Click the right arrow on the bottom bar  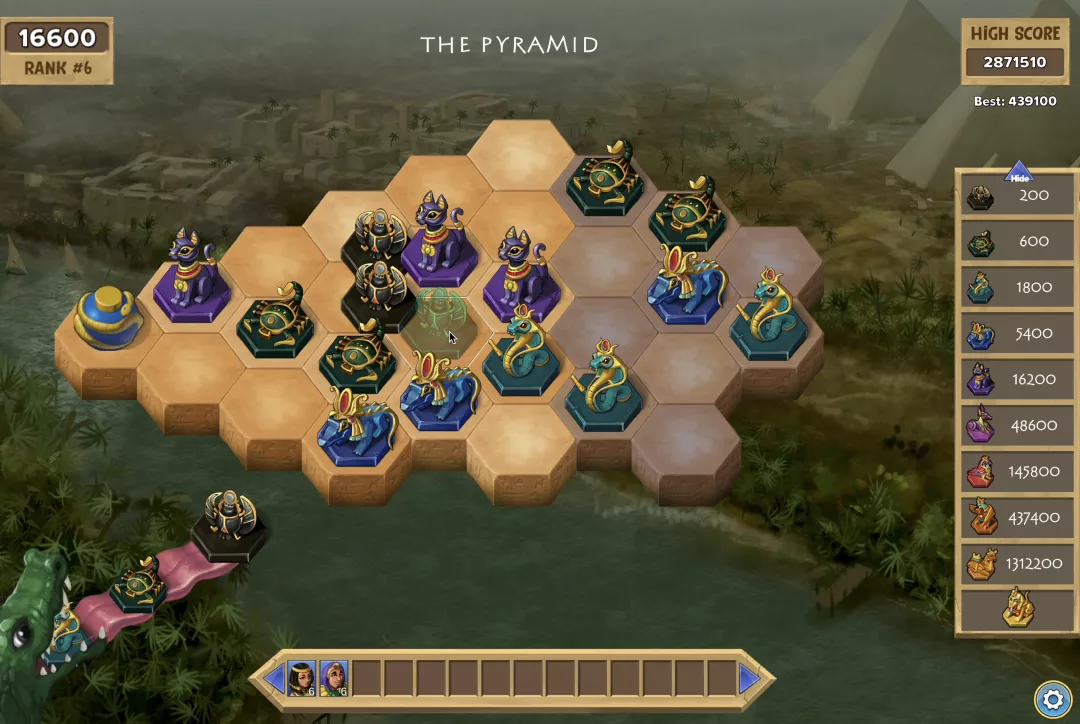pyautogui.click(x=749, y=679)
